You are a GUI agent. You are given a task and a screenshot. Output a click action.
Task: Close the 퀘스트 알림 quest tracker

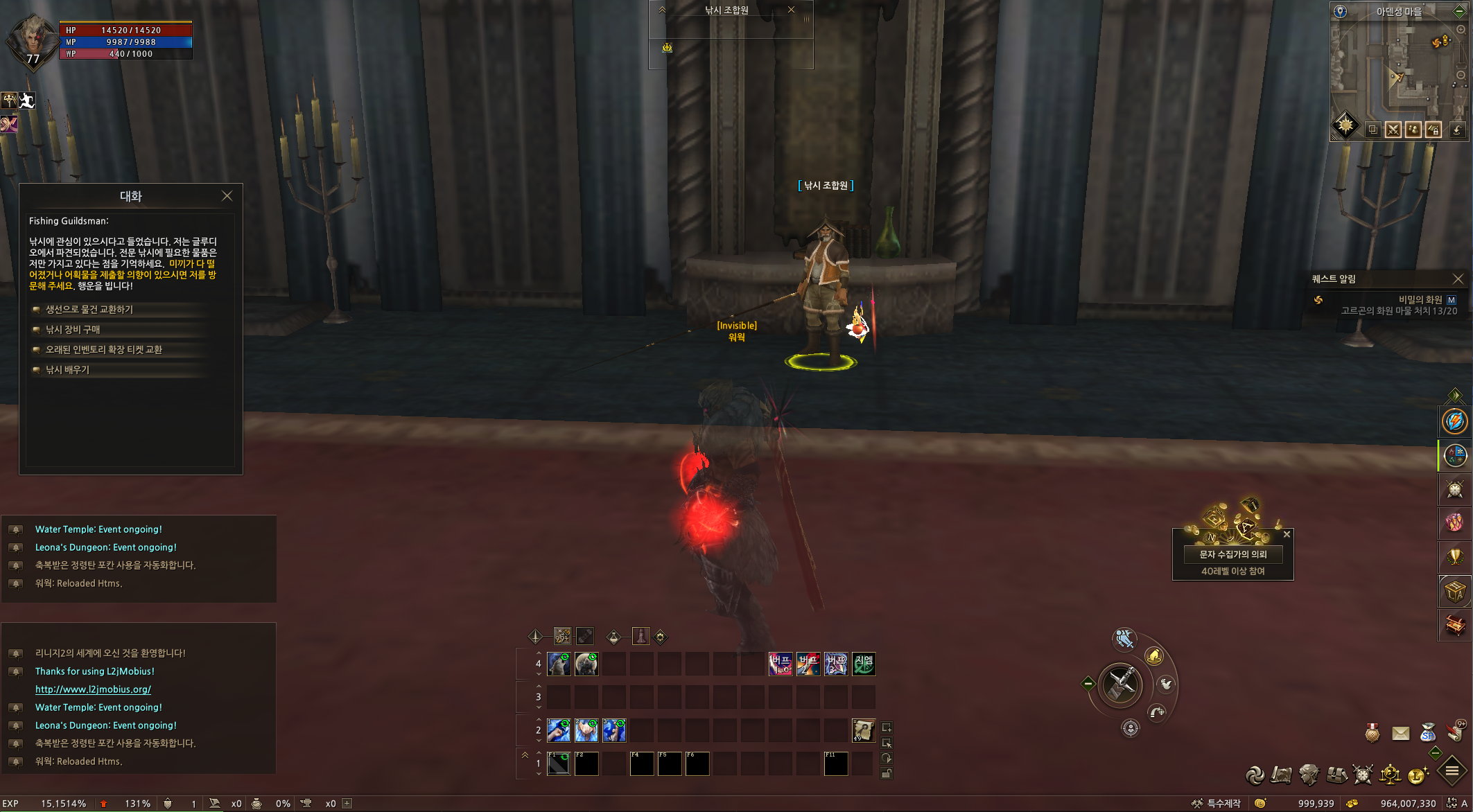pyautogui.click(x=1458, y=279)
